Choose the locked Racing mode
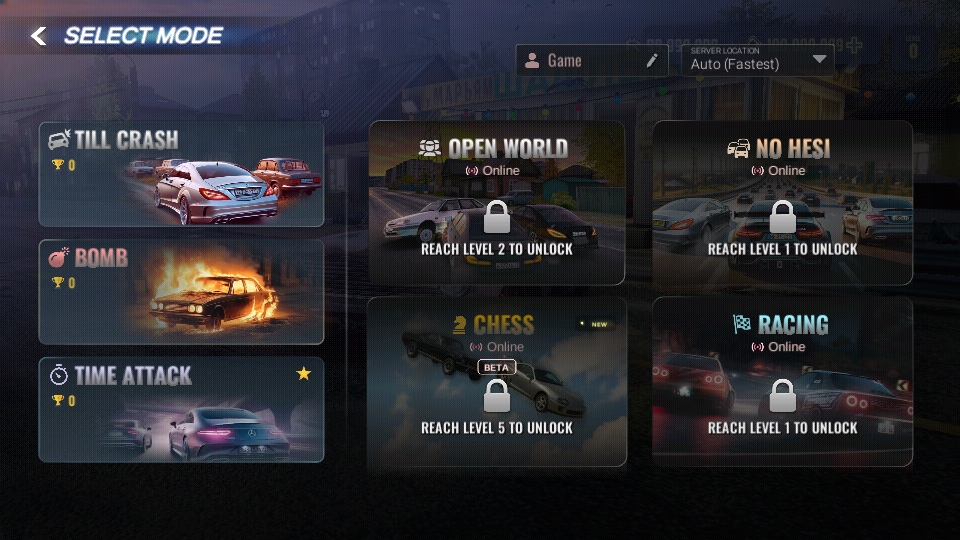 click(x=782, y=382)
